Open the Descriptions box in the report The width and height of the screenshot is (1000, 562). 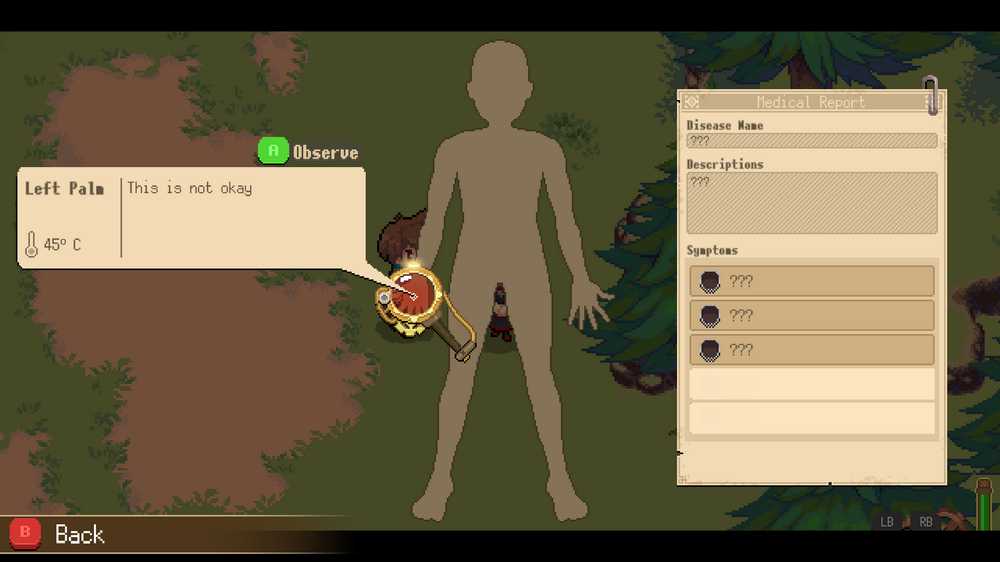pos(811,203)
